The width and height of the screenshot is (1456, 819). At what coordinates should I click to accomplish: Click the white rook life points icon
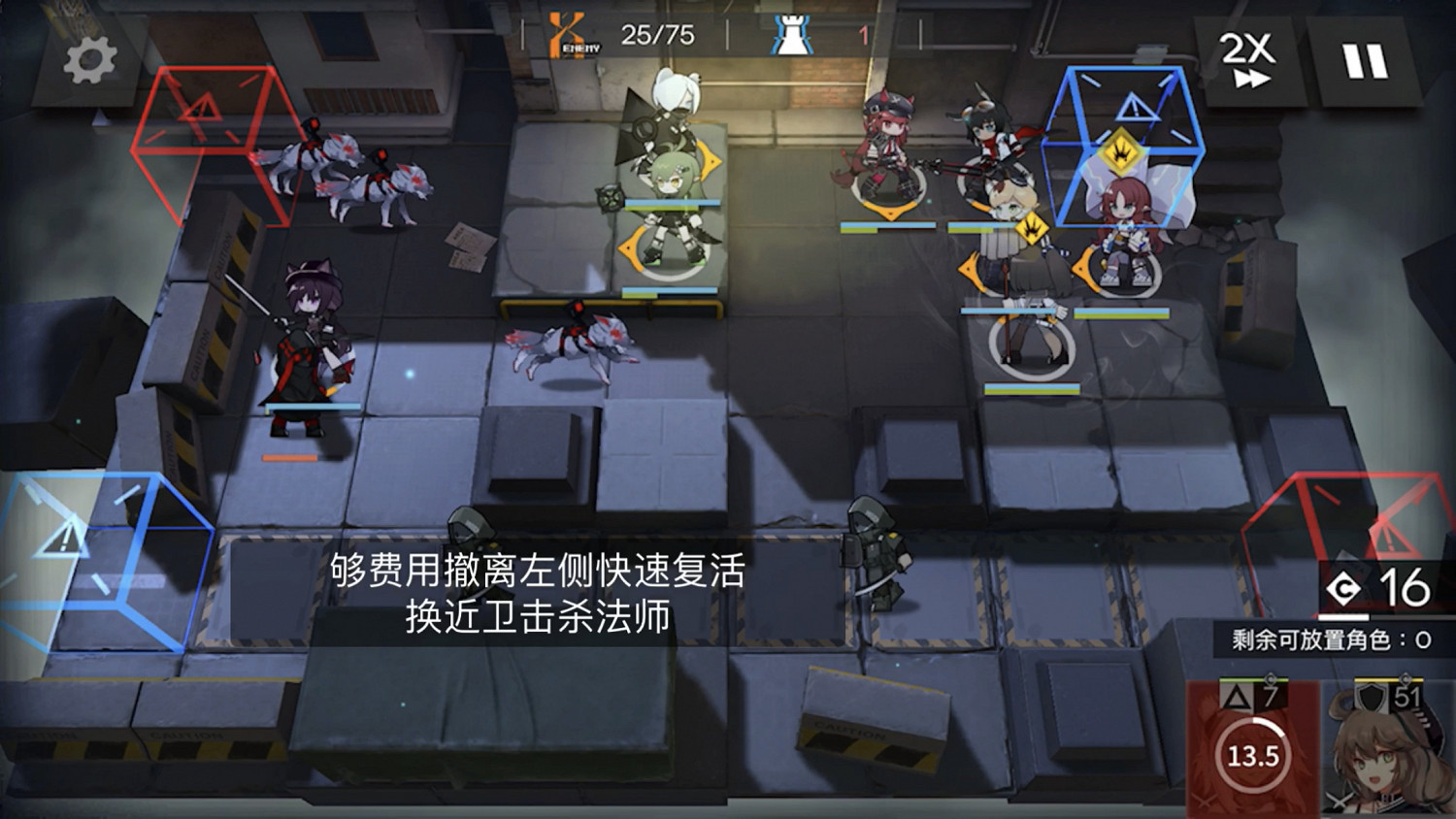point(789,30)
